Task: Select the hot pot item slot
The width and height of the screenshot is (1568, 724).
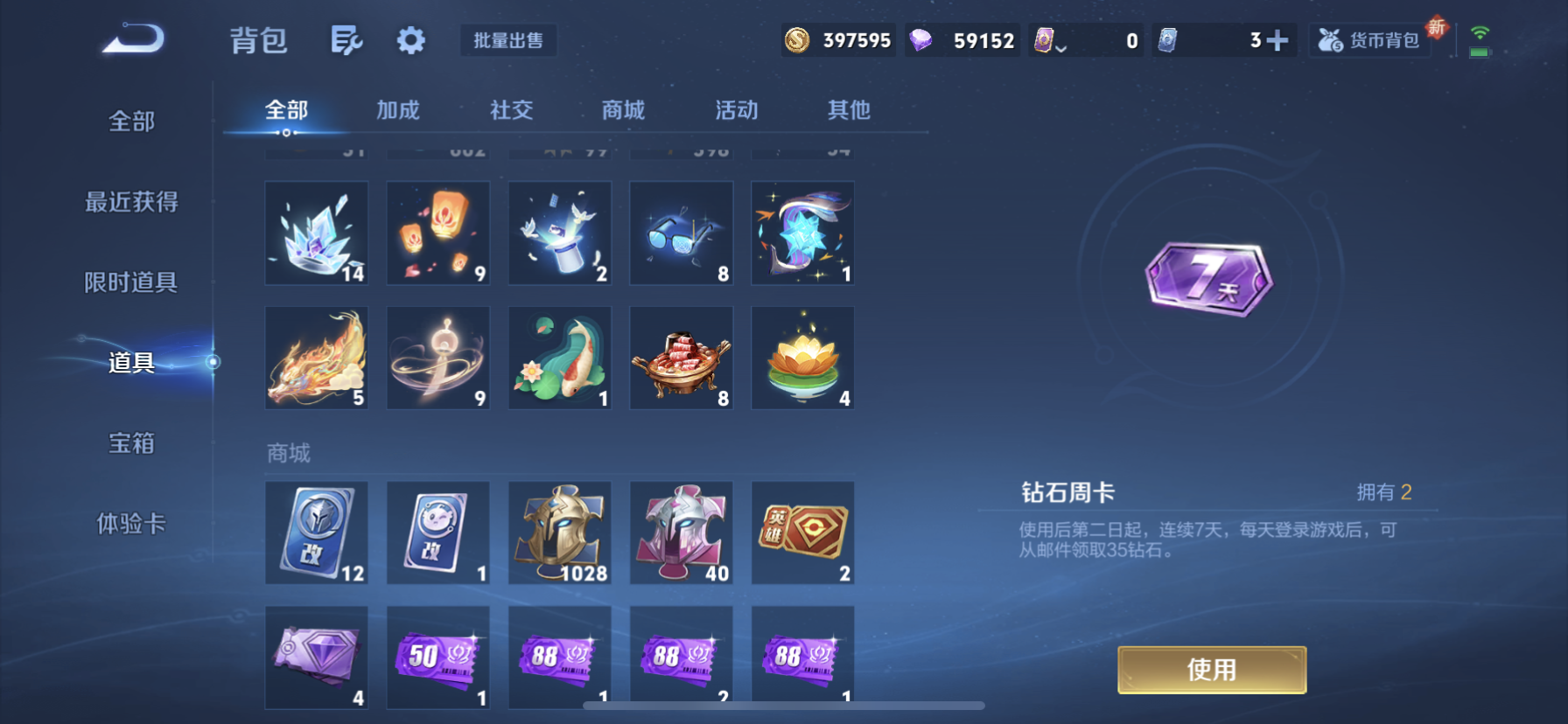Action: tap(682, 358)
